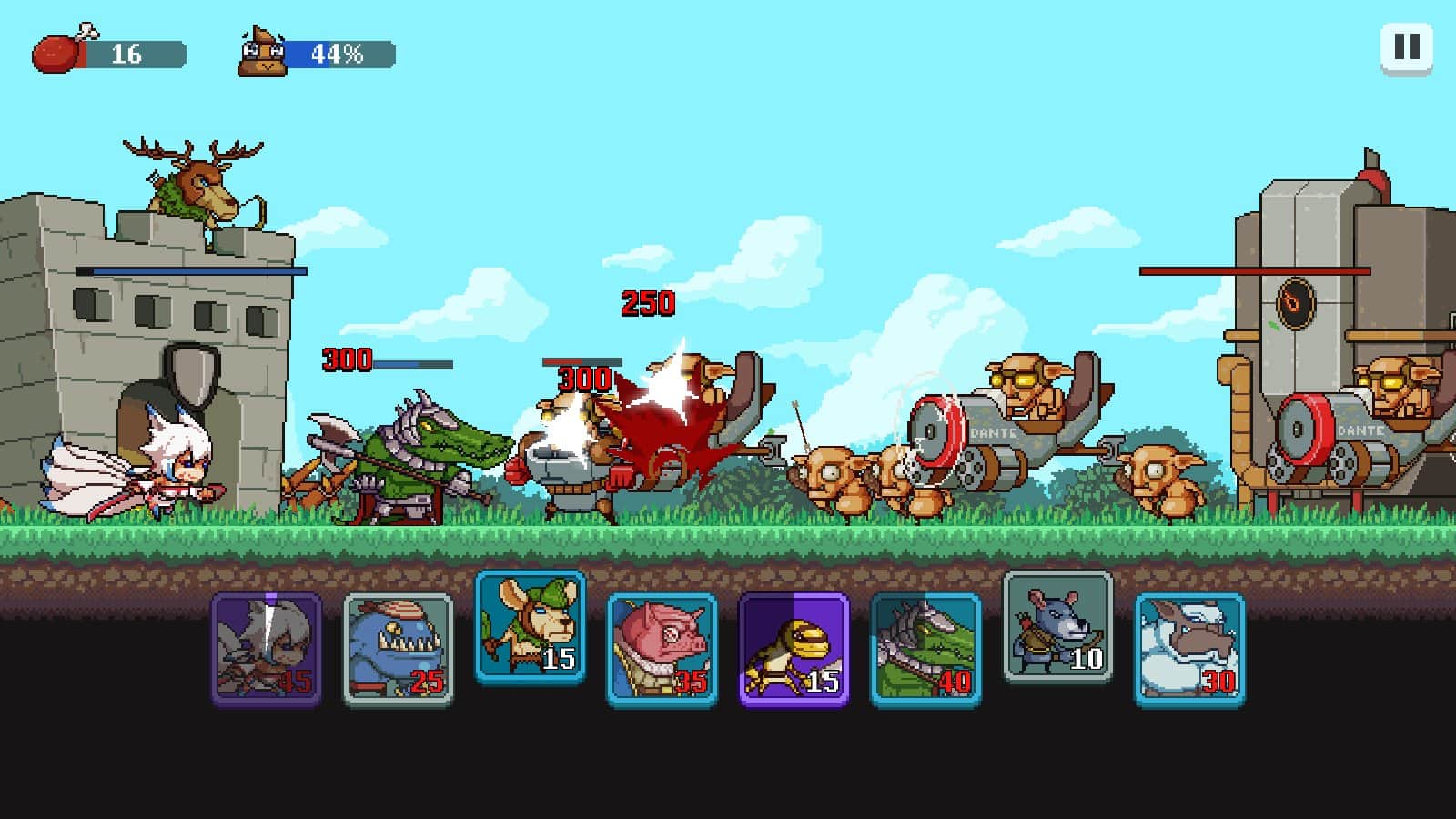Image resolution: width=1456 pixels, height=819 pixels.
Task: Deploy the gray rat unit costing 10
Action: coord(1057,627)
